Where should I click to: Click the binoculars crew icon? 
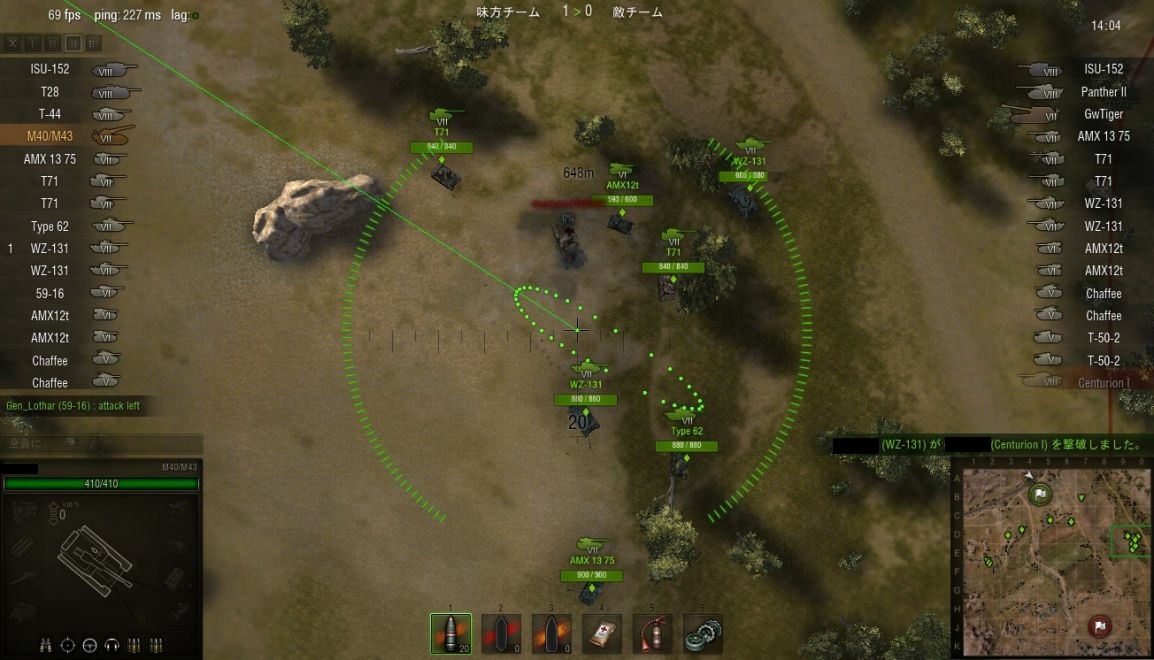point(47,645)
